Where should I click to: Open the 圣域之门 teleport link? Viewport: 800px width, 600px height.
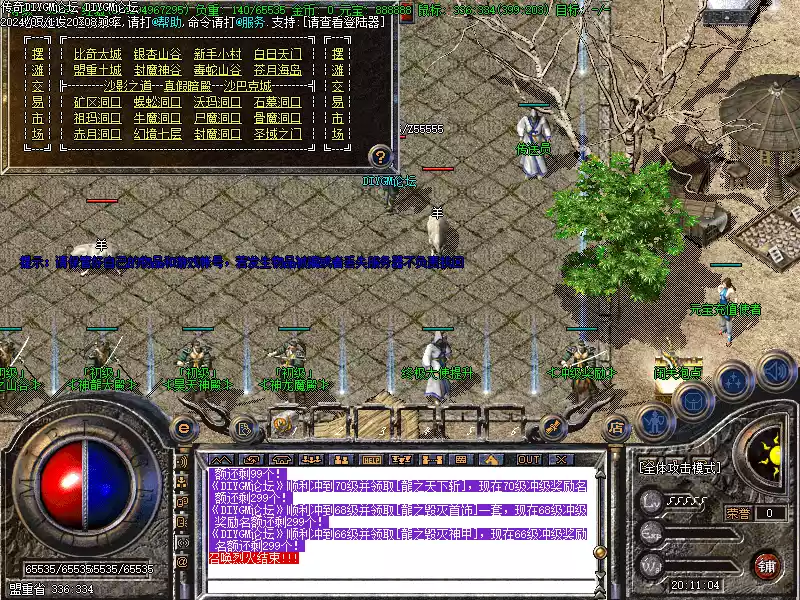(277, 133)
